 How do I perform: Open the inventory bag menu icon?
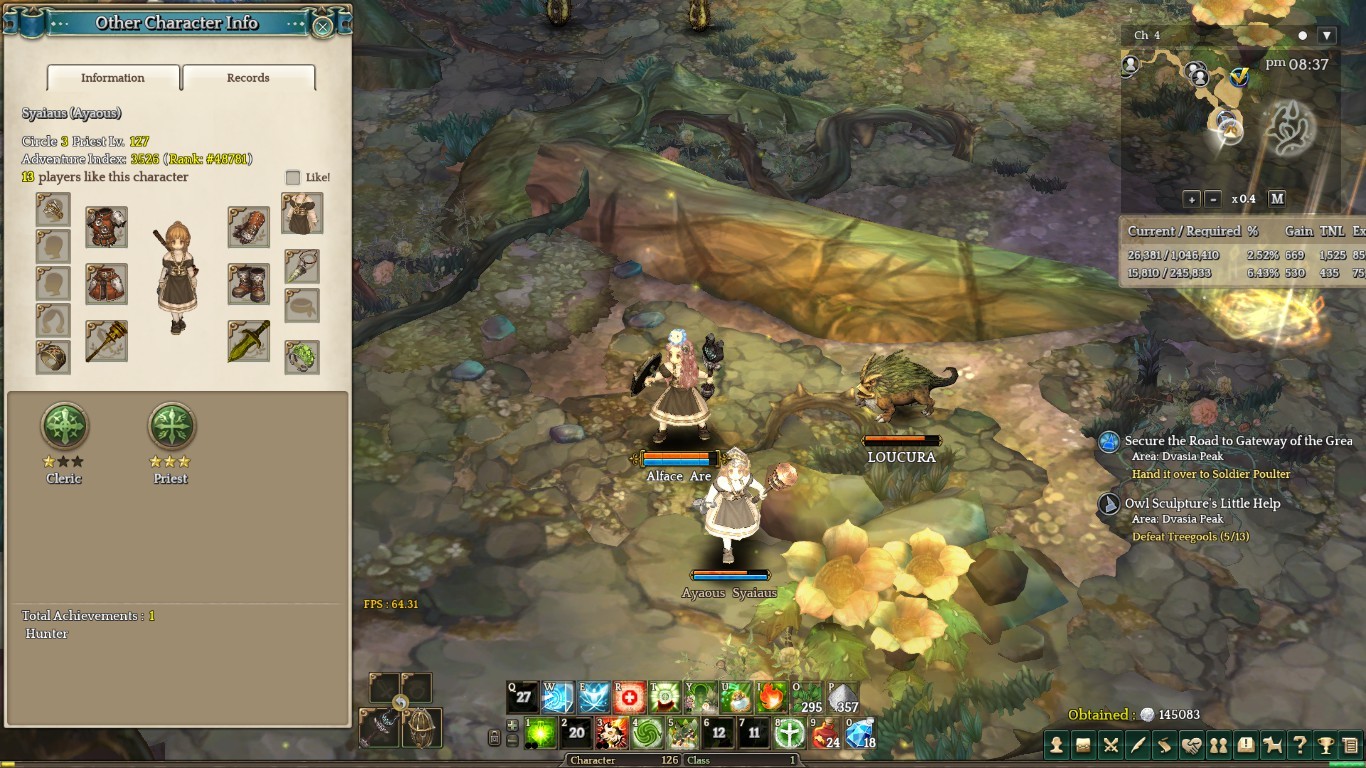(x=1083, y=744)
